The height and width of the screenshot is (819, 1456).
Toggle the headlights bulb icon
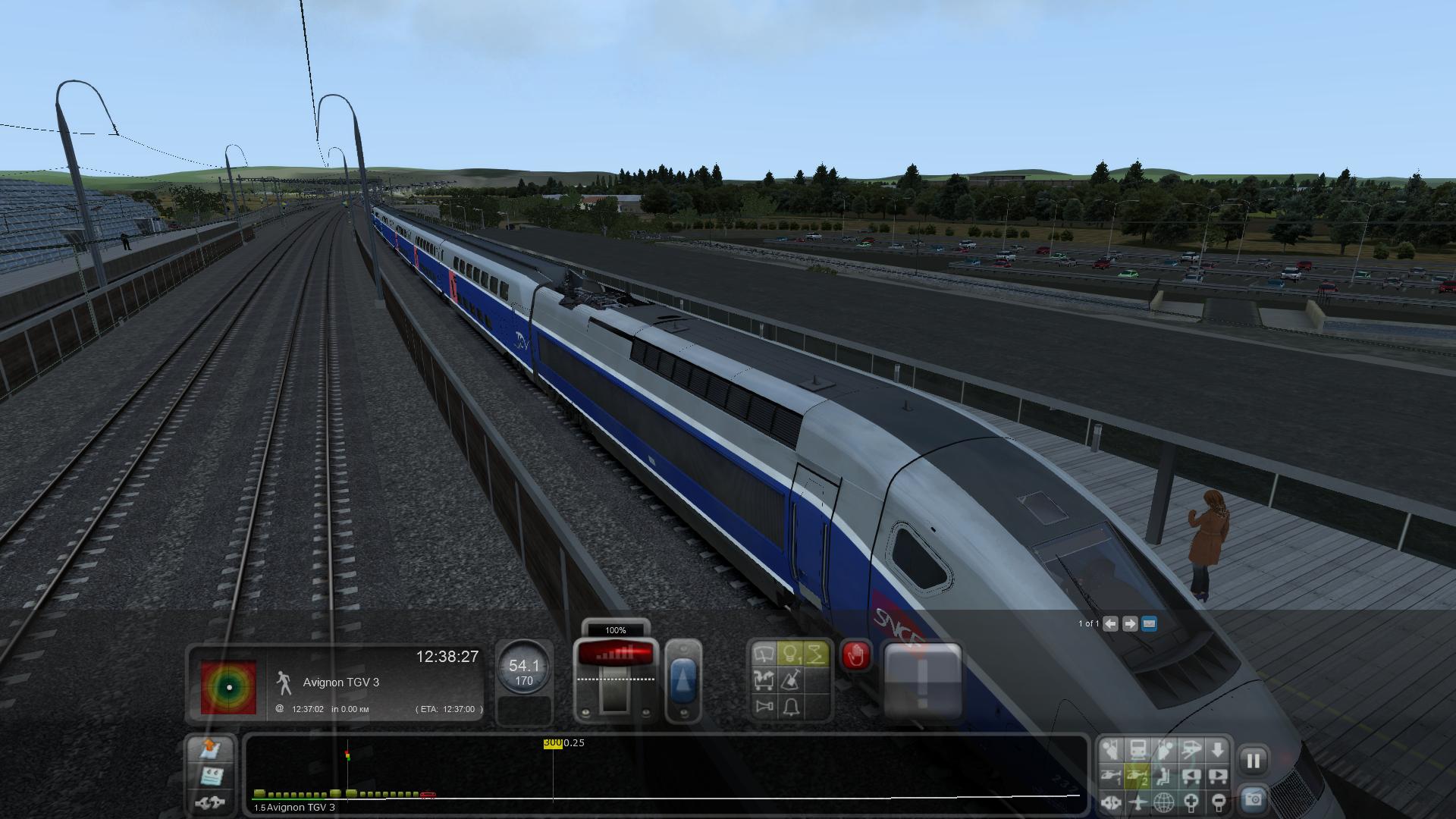pyautogui.click(x=790, y=654)
